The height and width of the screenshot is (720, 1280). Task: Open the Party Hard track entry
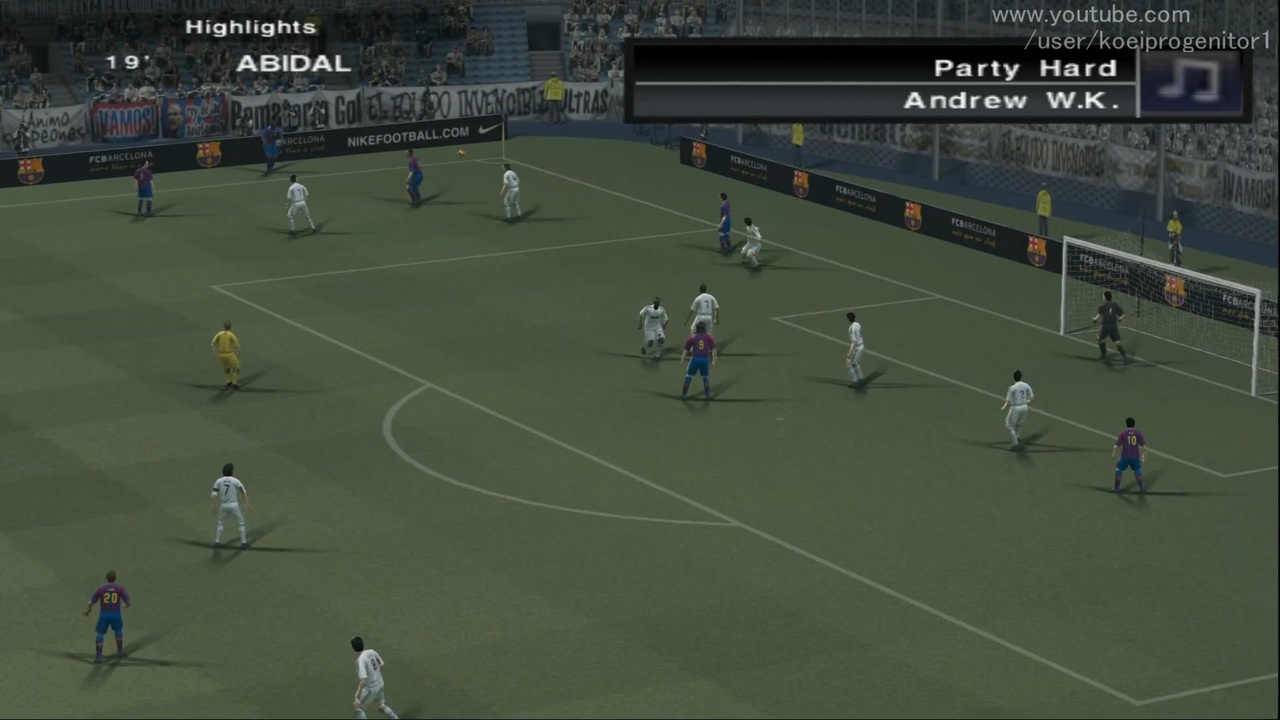click(x=1025, y=67)
